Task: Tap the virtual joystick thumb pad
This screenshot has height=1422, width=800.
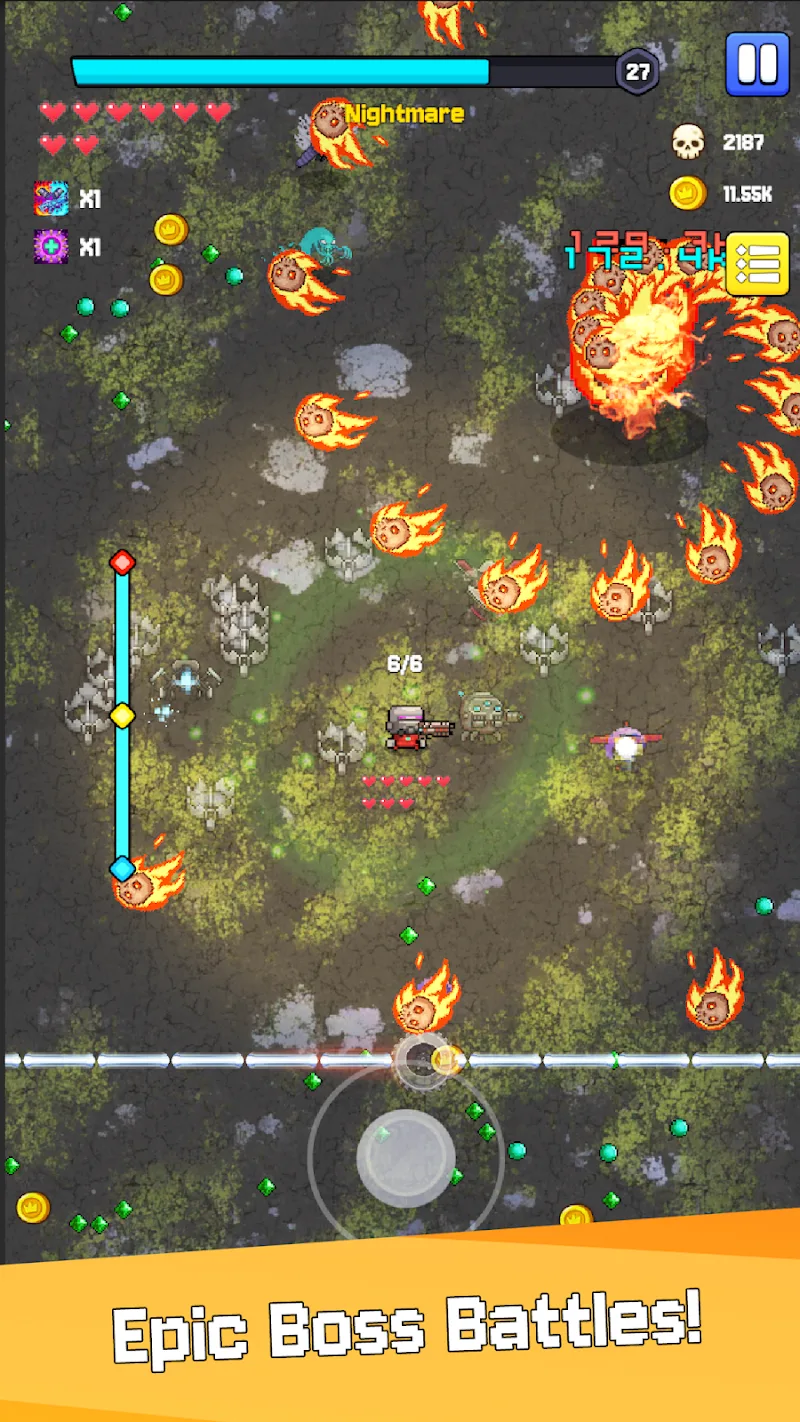Action: [x=406, y=1157]
